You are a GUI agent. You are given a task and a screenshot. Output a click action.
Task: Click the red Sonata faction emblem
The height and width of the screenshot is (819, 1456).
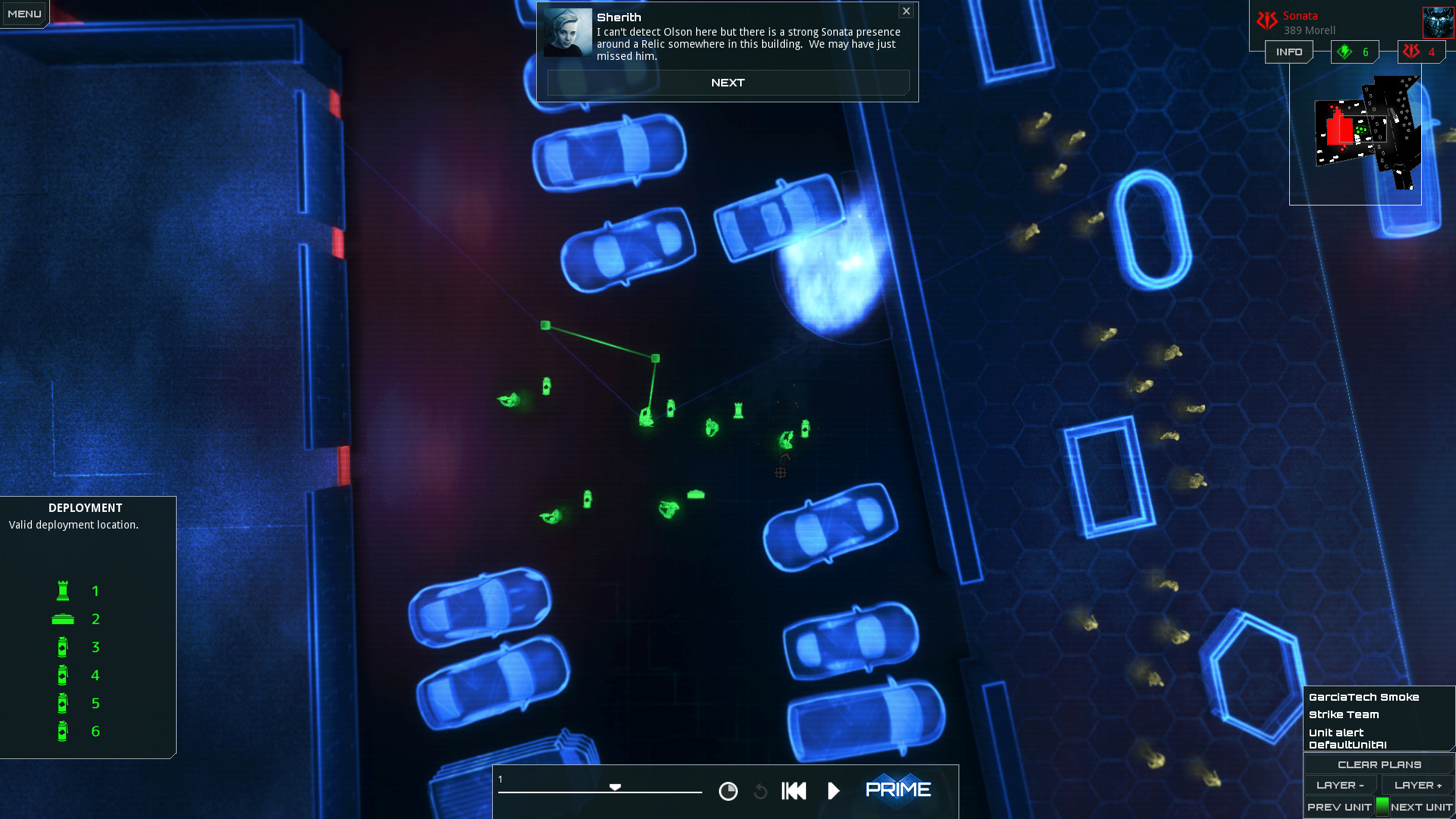point(1267,20)
